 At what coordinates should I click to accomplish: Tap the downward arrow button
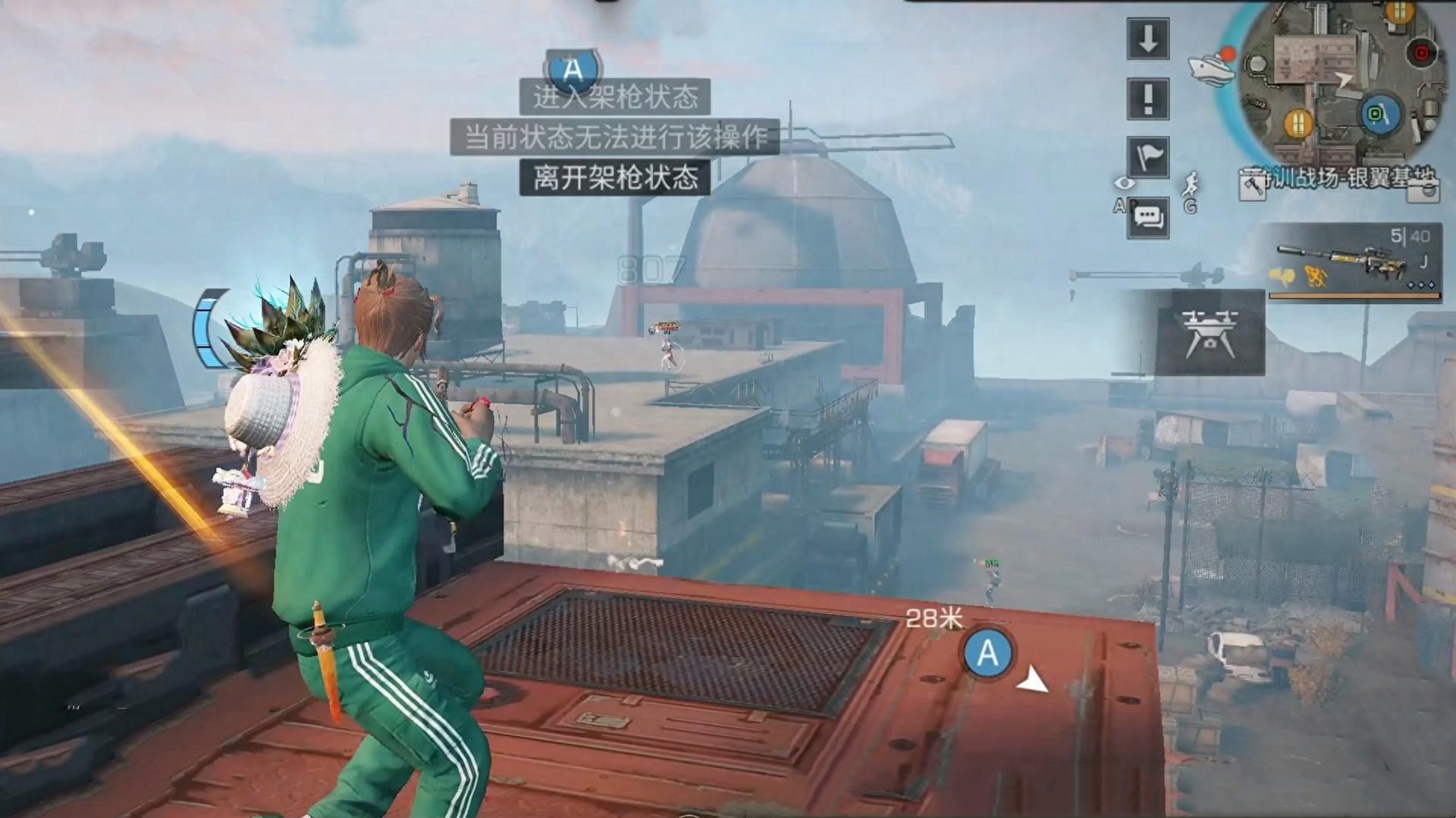click(1147, 38)
